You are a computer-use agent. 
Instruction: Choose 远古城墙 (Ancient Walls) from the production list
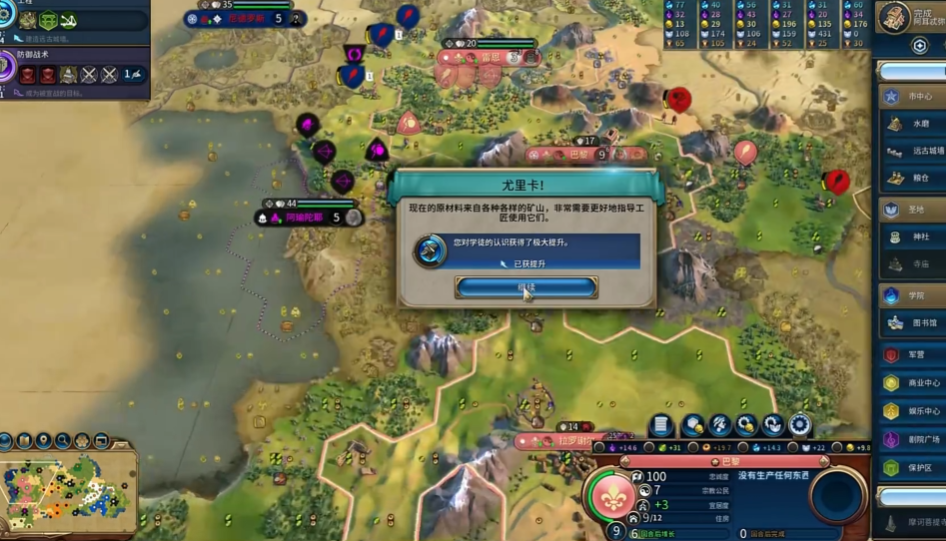[912, 151]
